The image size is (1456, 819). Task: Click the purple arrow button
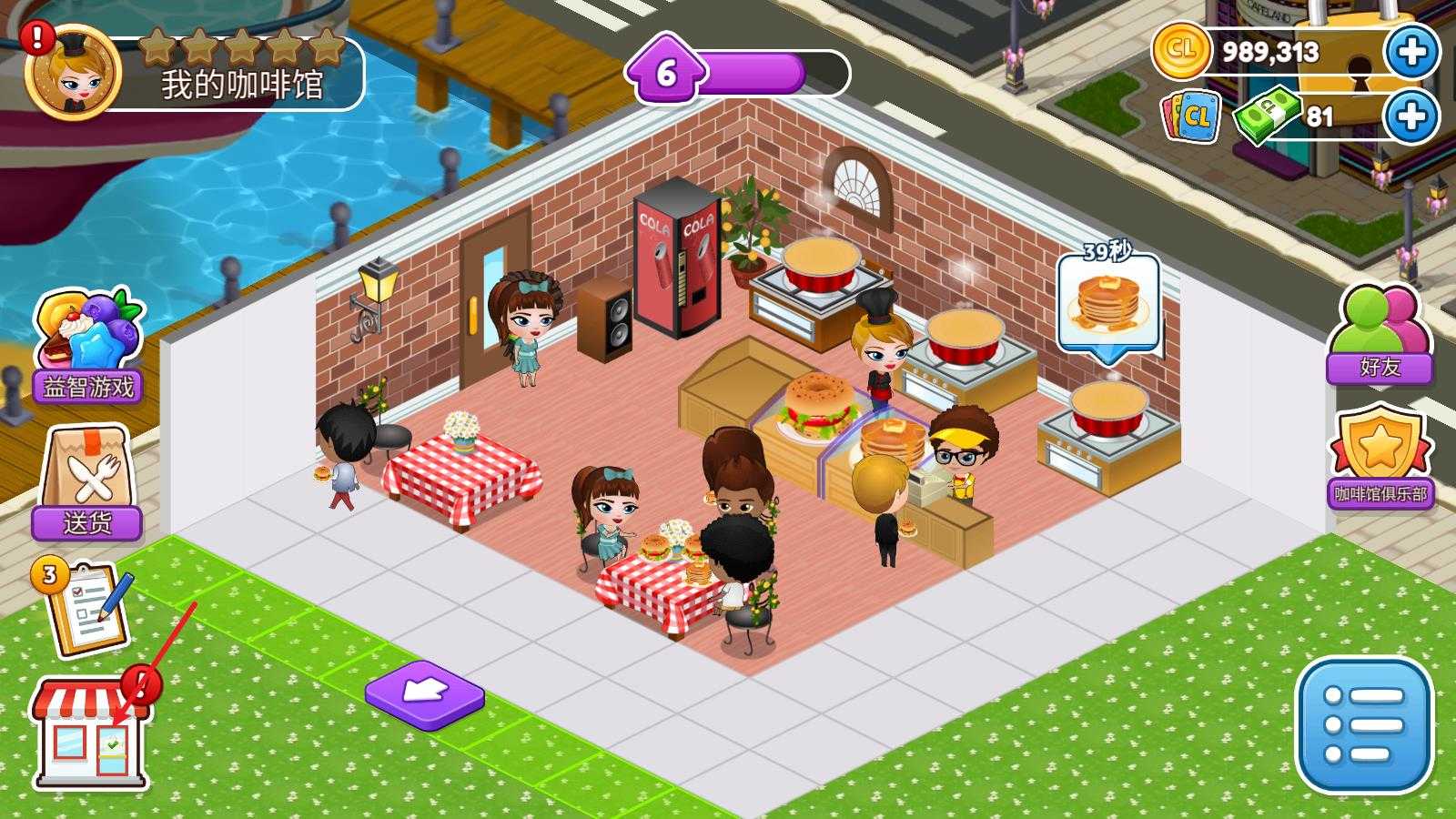pyautogui.click(x=424, y=697)
